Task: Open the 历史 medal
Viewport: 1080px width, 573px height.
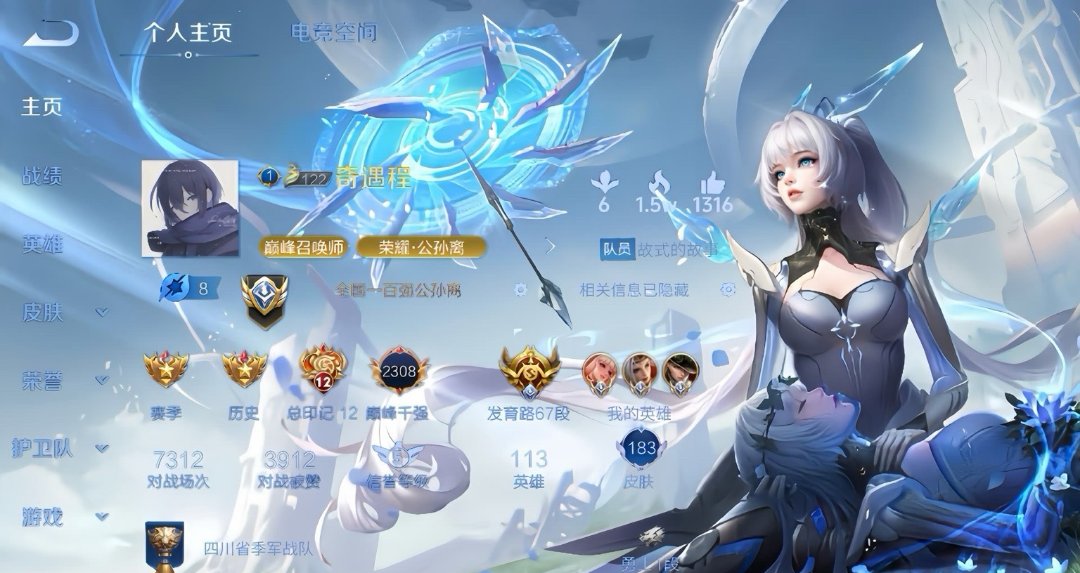Action: coord(243,370)
